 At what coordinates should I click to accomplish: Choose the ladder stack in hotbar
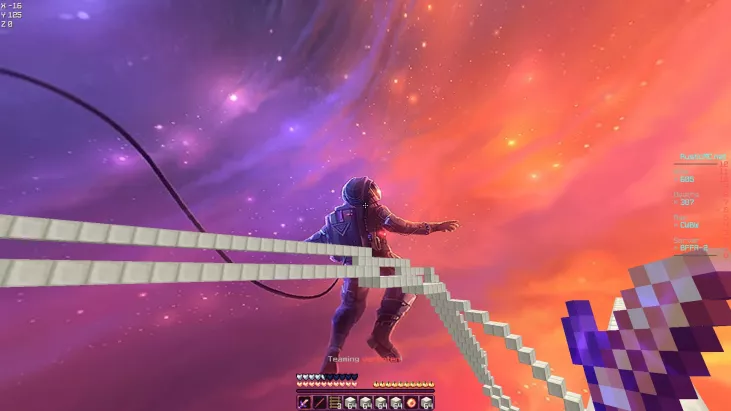coord(335,402)
